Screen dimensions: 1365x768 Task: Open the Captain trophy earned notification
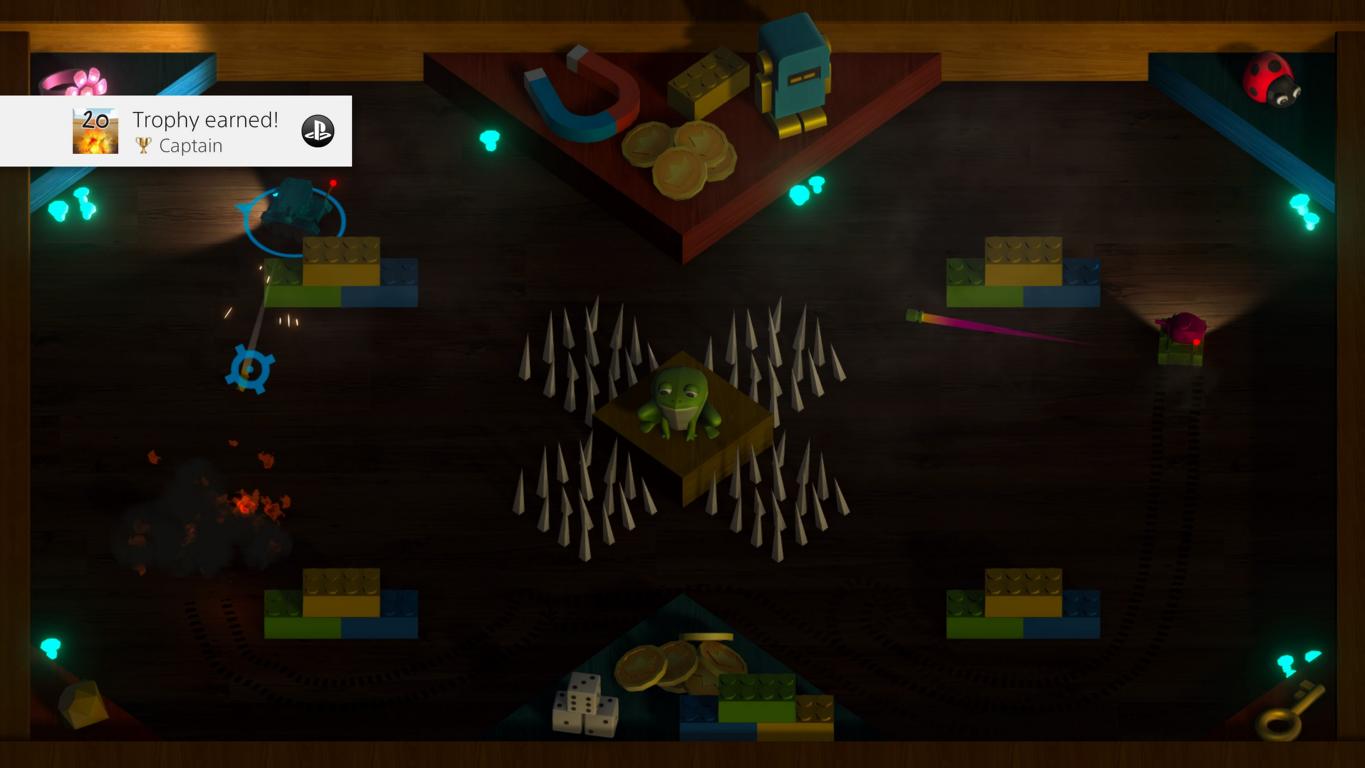205,131
